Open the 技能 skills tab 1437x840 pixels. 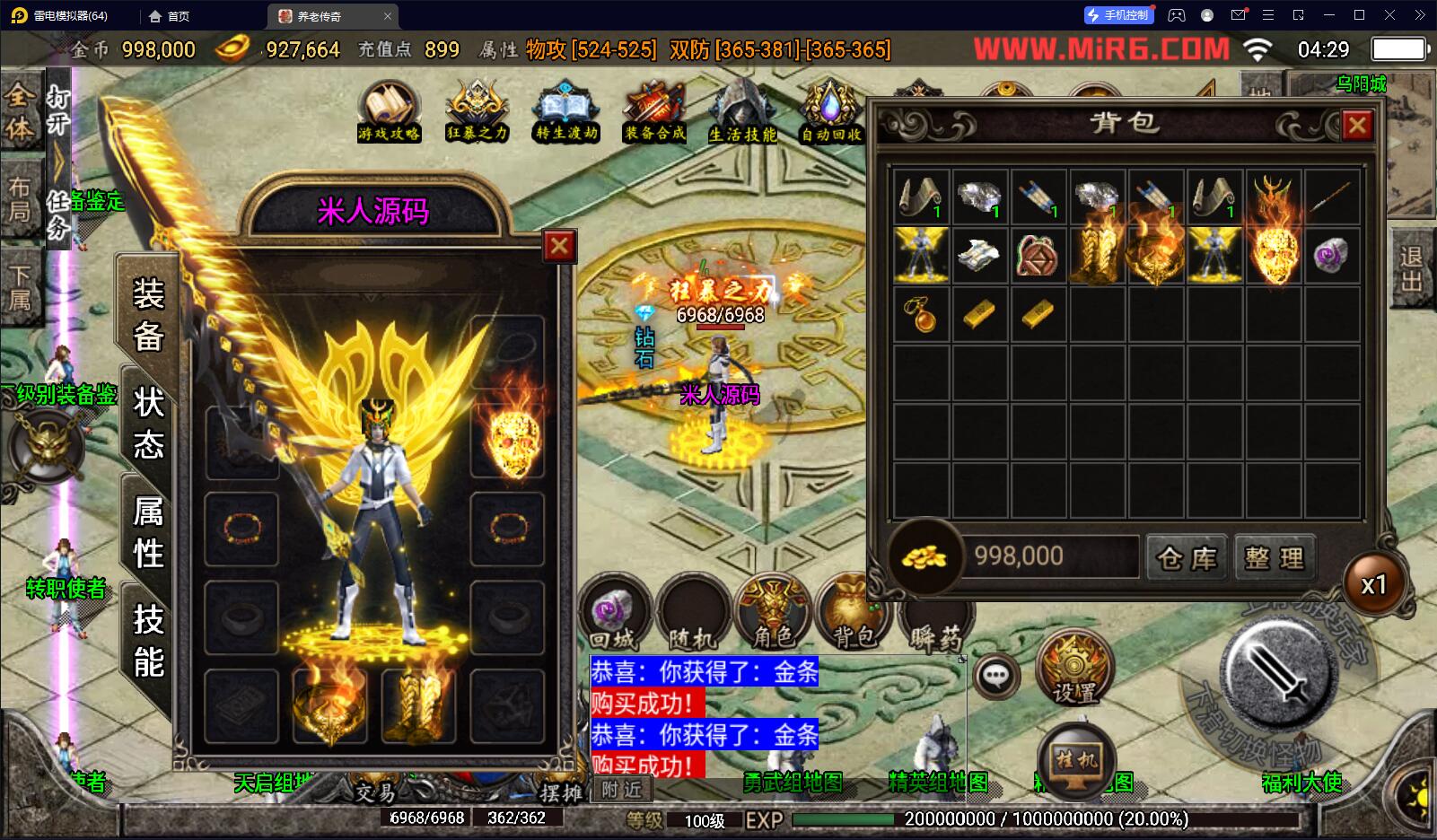(148, 641)
